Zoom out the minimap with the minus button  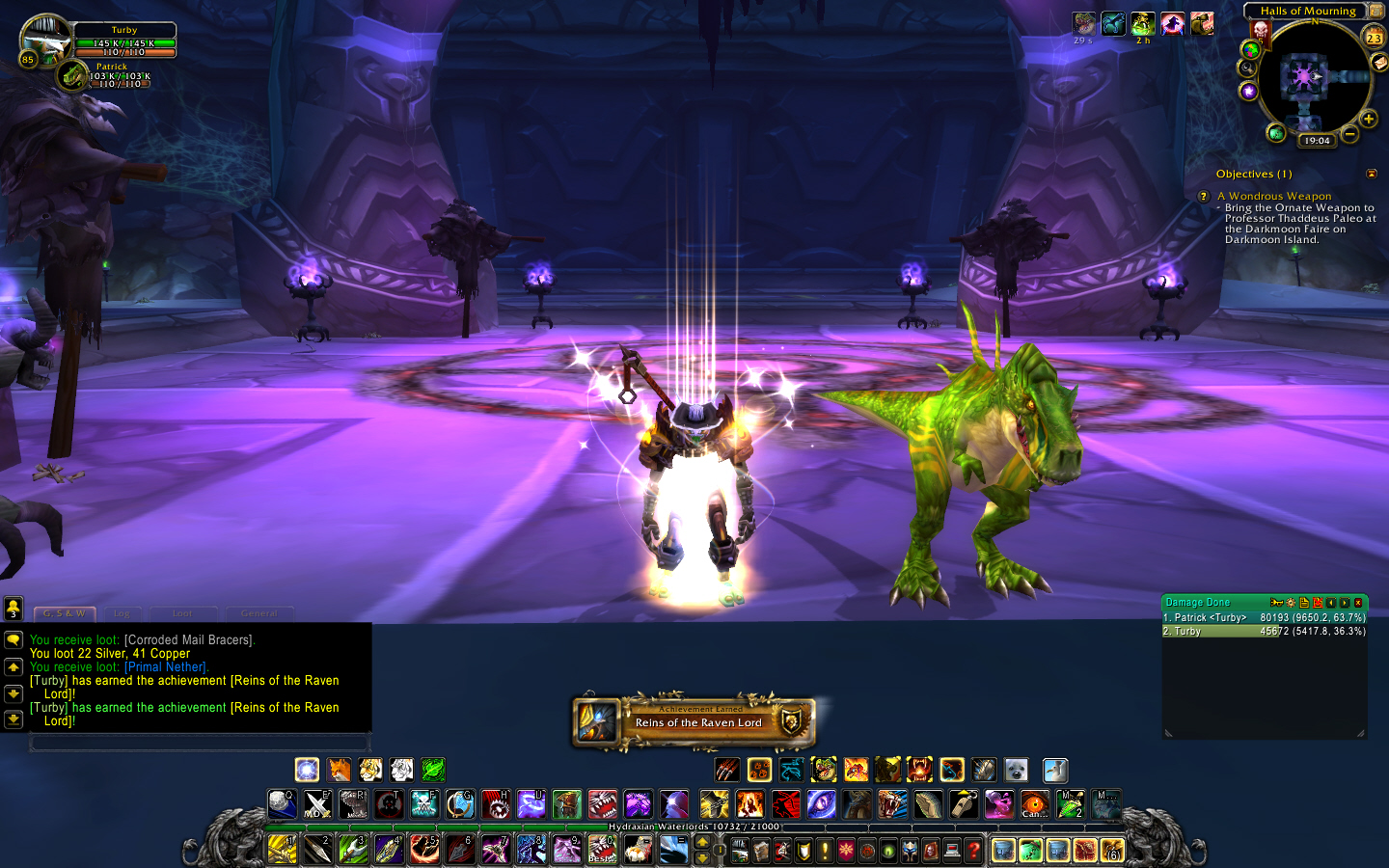click(x=1349, y=134)
